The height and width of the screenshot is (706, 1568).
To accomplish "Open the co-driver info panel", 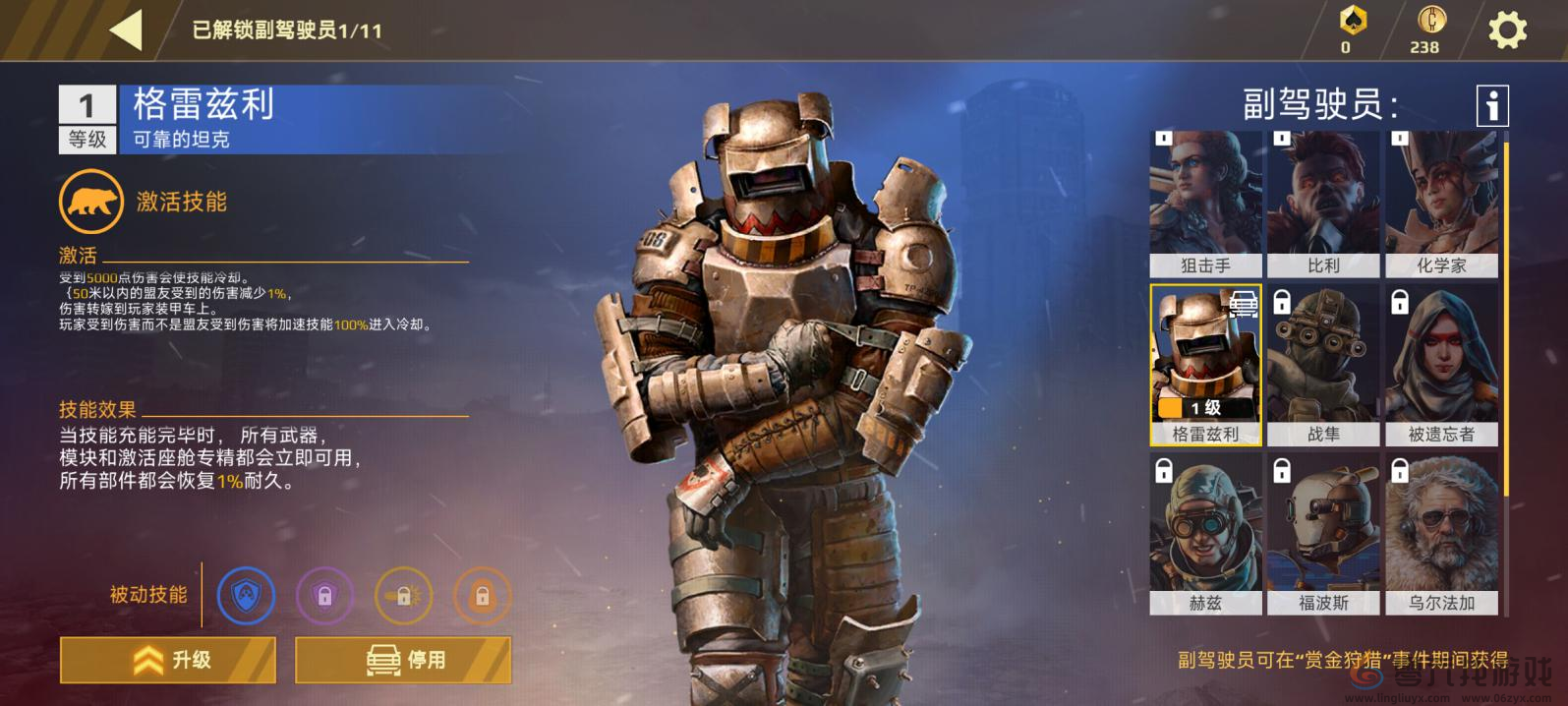I will click(x=1491, y=104).
